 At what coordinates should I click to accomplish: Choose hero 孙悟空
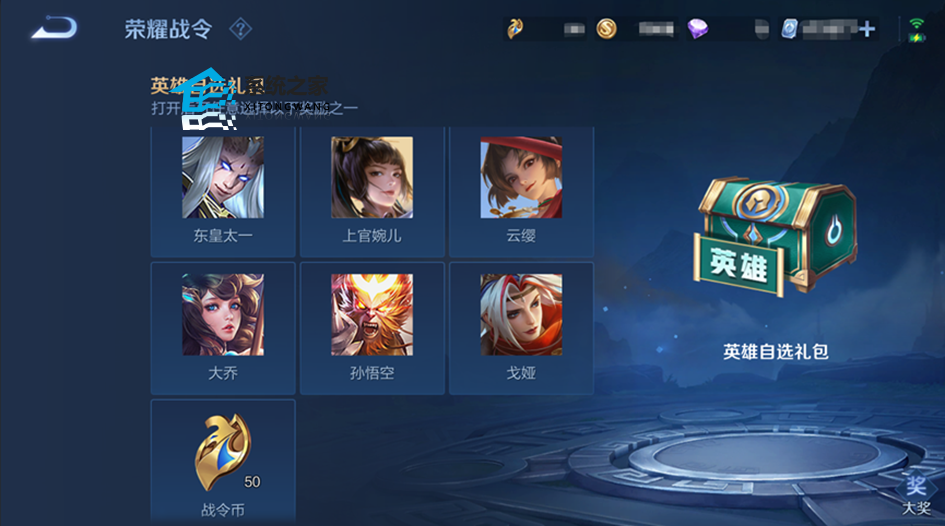[372, 325]
